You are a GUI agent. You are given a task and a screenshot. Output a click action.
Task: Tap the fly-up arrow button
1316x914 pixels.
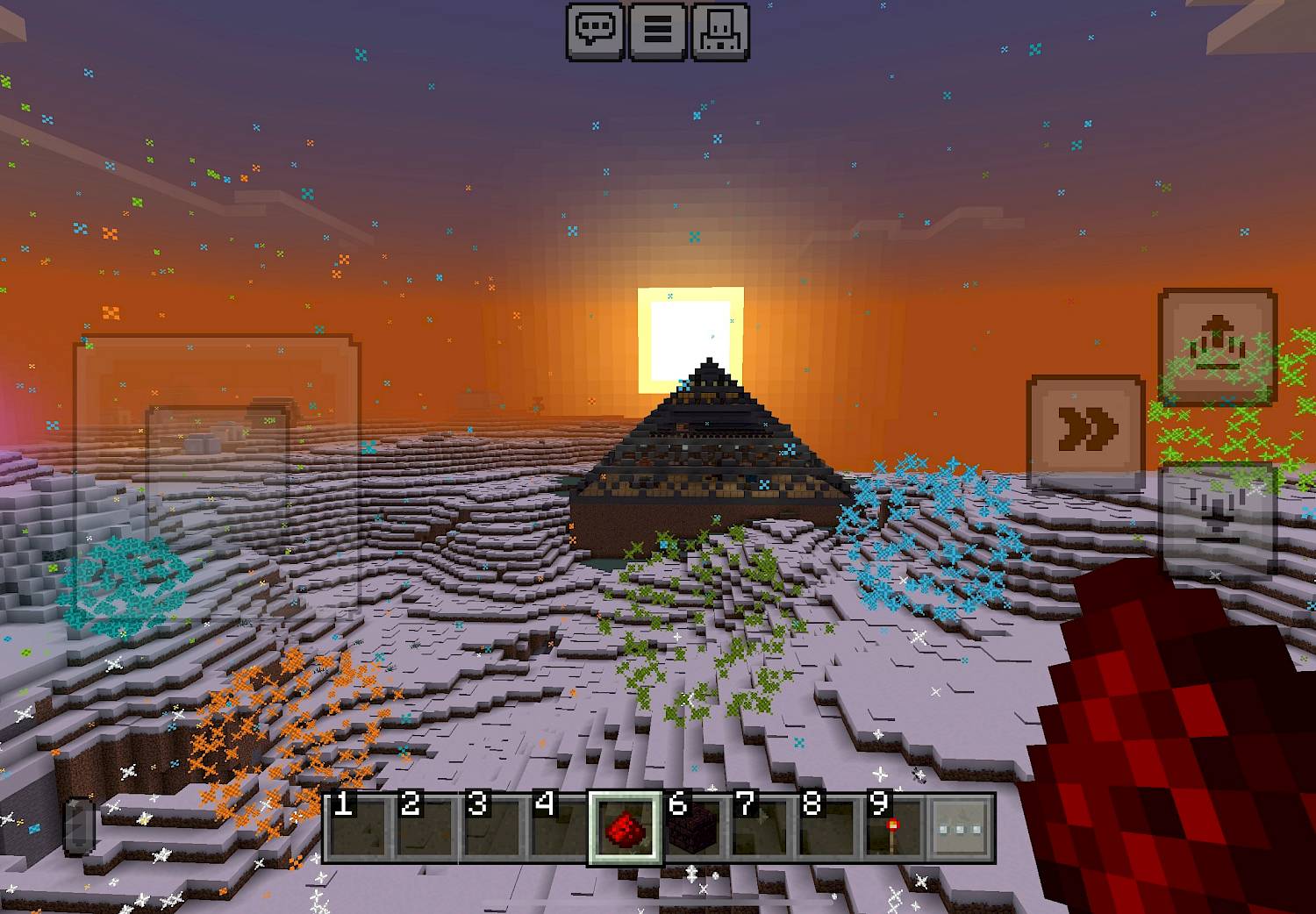click(x=1217, y=347)
